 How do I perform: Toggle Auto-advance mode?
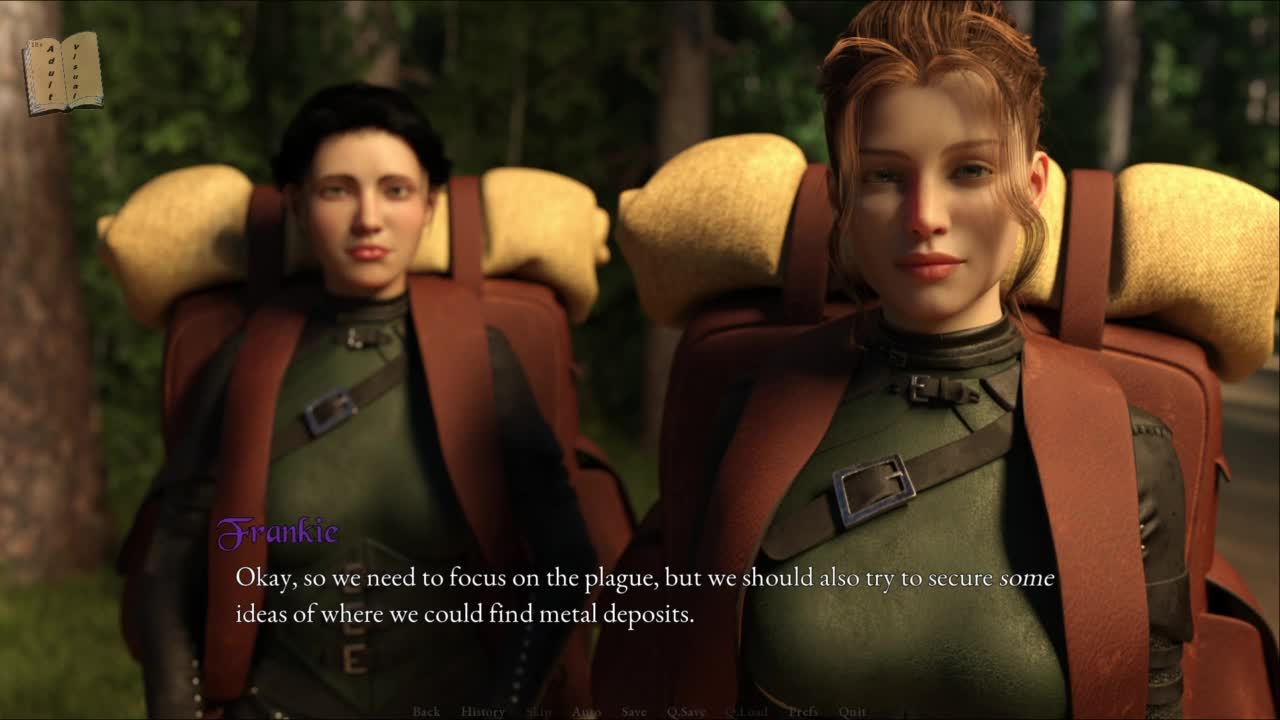click(x=586, y=712)
